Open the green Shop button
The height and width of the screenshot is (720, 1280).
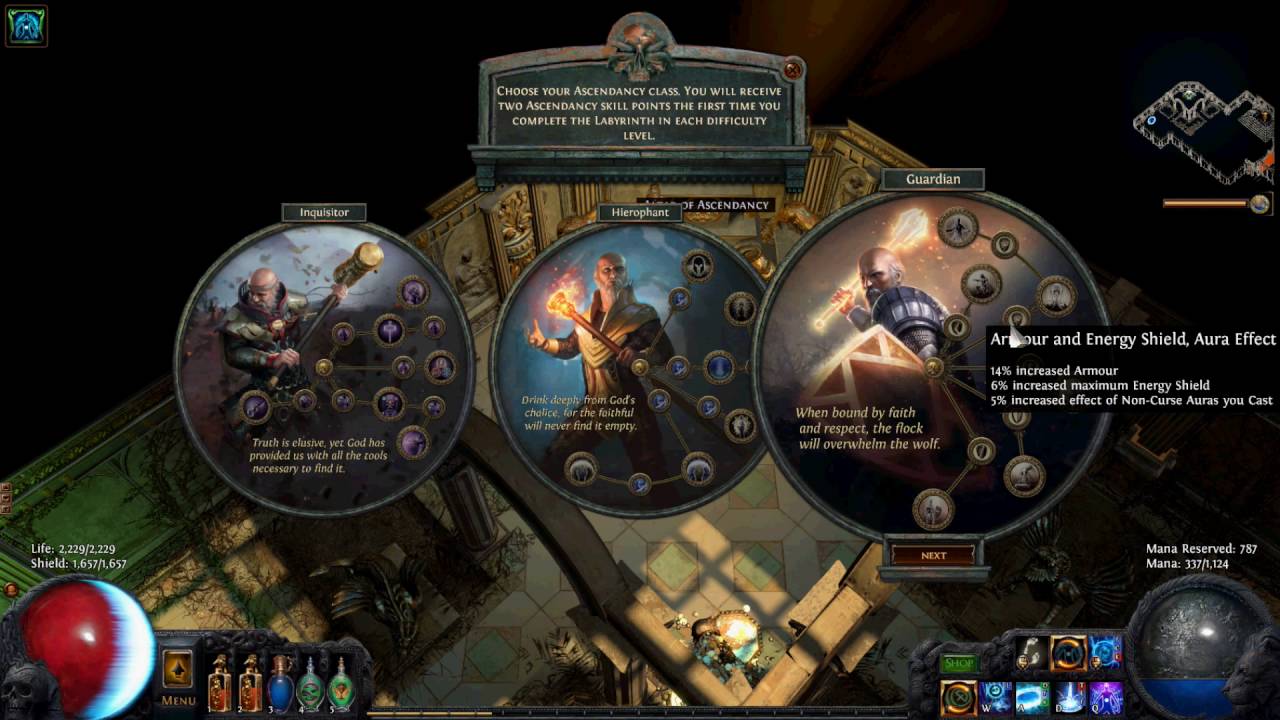pyautogui.click(x=958, y=663)
